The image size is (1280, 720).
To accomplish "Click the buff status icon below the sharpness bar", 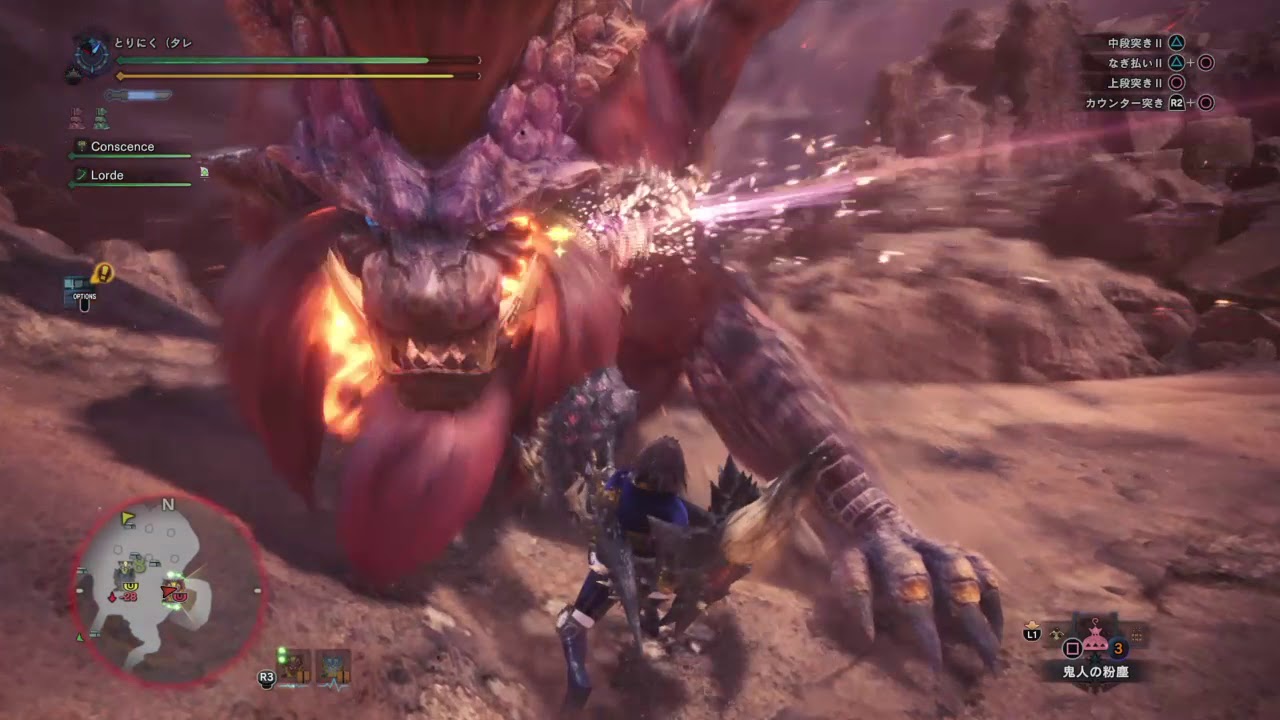I will pyautogui.click(x=78, y=117).
